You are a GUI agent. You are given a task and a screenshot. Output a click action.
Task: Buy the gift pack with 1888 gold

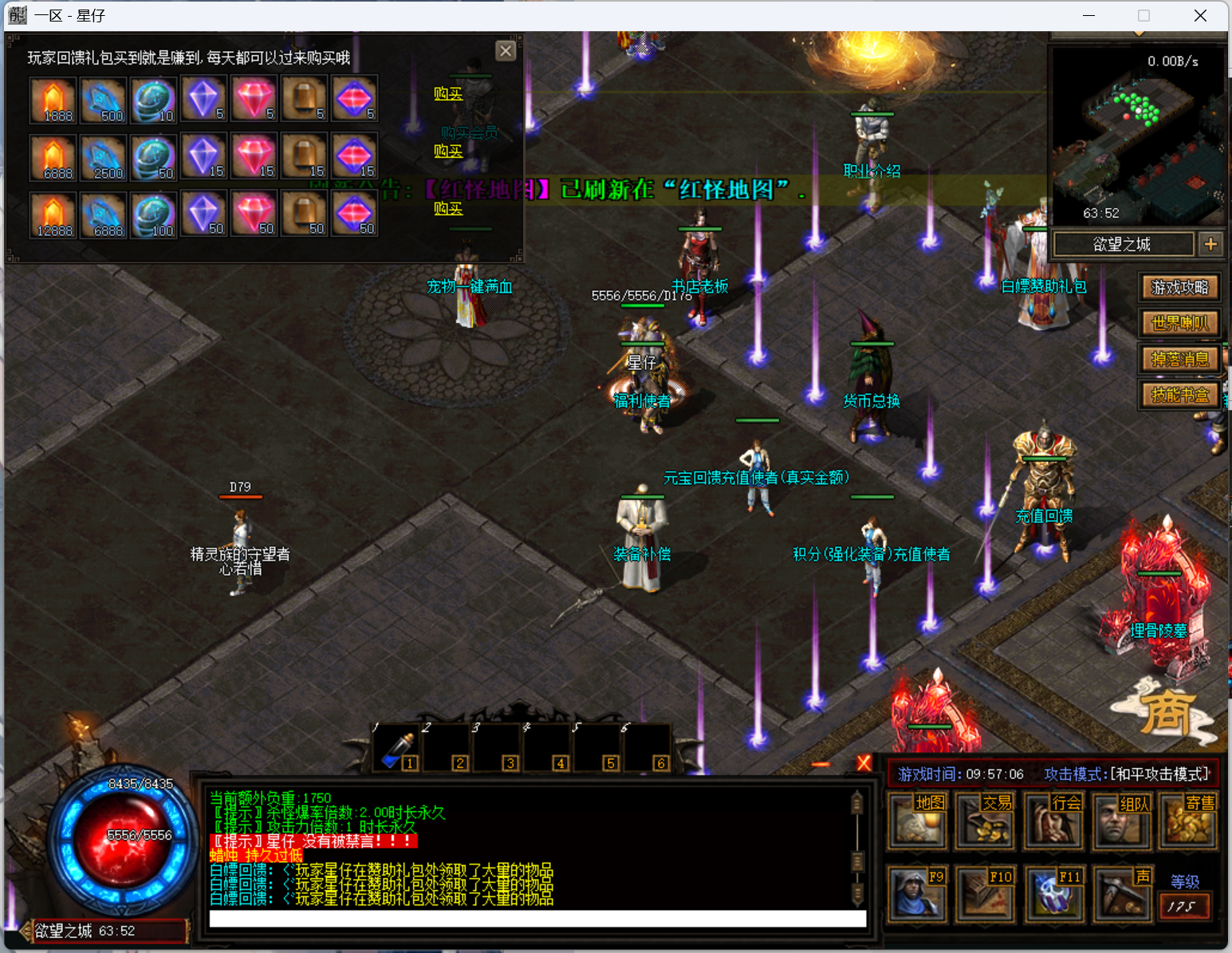click(448, 94)
